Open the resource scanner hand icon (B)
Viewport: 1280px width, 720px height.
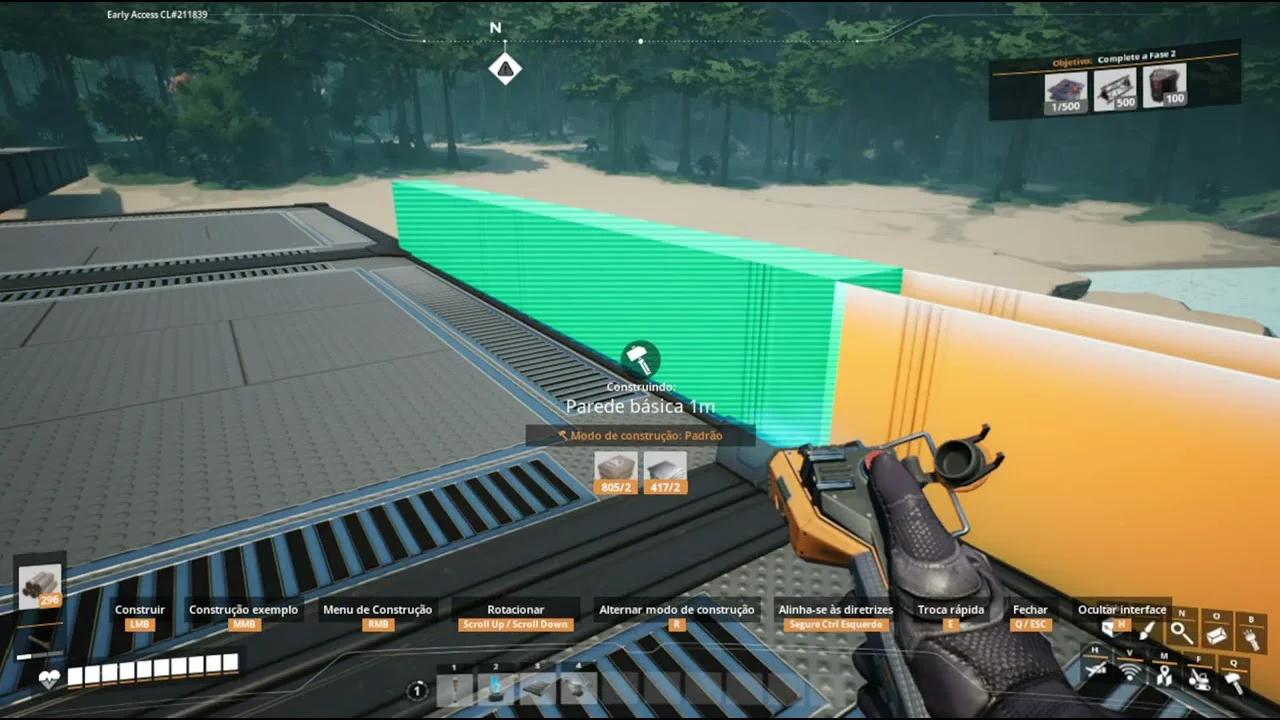coord(1253,636)
